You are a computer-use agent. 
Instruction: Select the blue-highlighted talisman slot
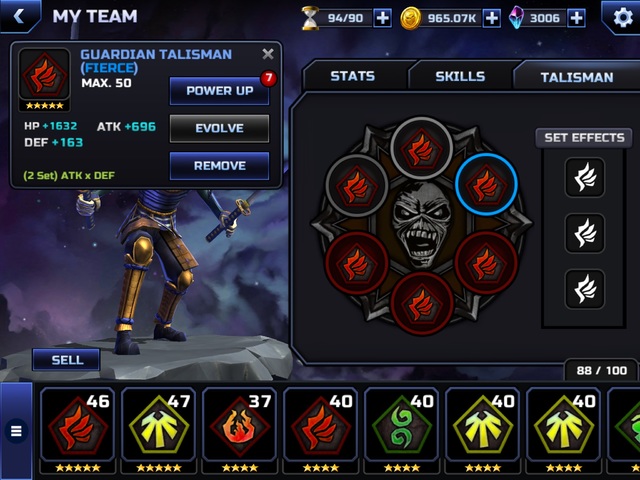pyautogui.click(x=486, y=185)
